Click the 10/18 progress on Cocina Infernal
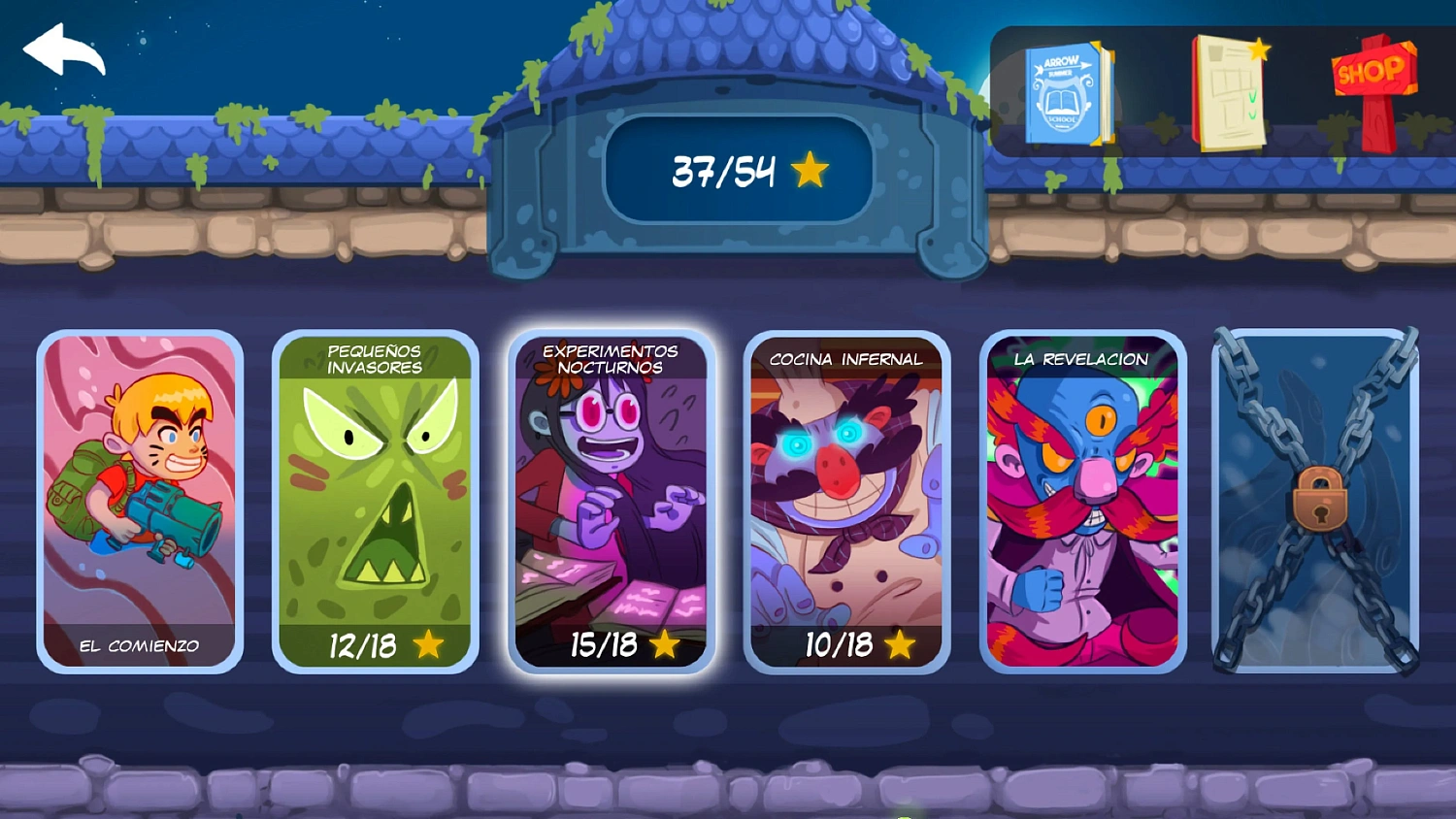The image size is (1456, 819). (x=838, y=642)
